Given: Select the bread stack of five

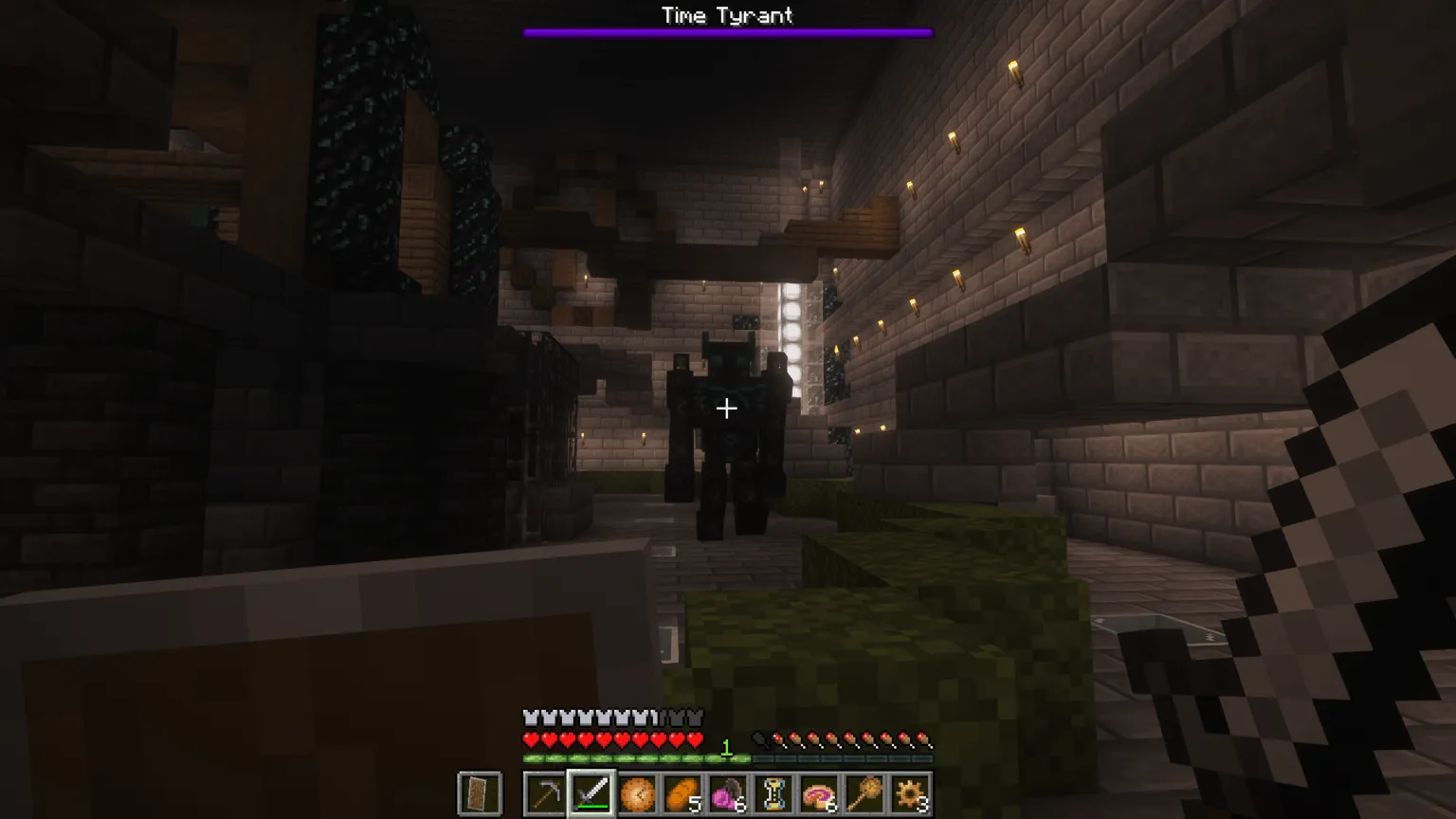Looking at the screenshot, I should tap(682, 793).
